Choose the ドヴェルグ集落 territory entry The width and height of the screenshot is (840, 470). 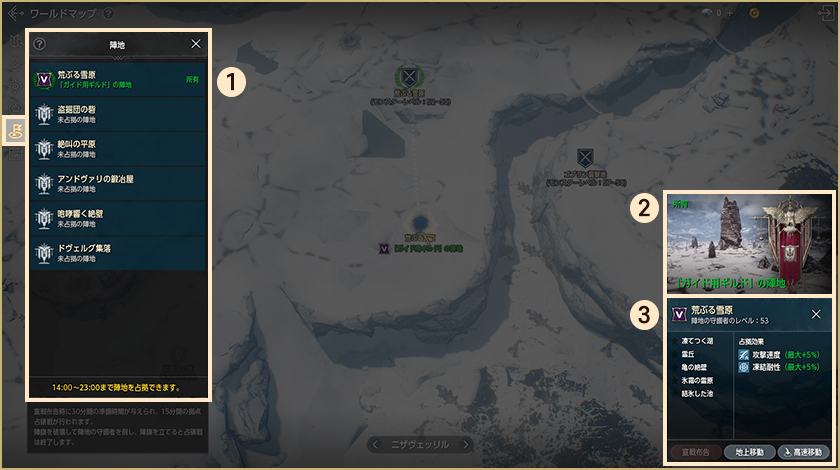tap(118, 252)
